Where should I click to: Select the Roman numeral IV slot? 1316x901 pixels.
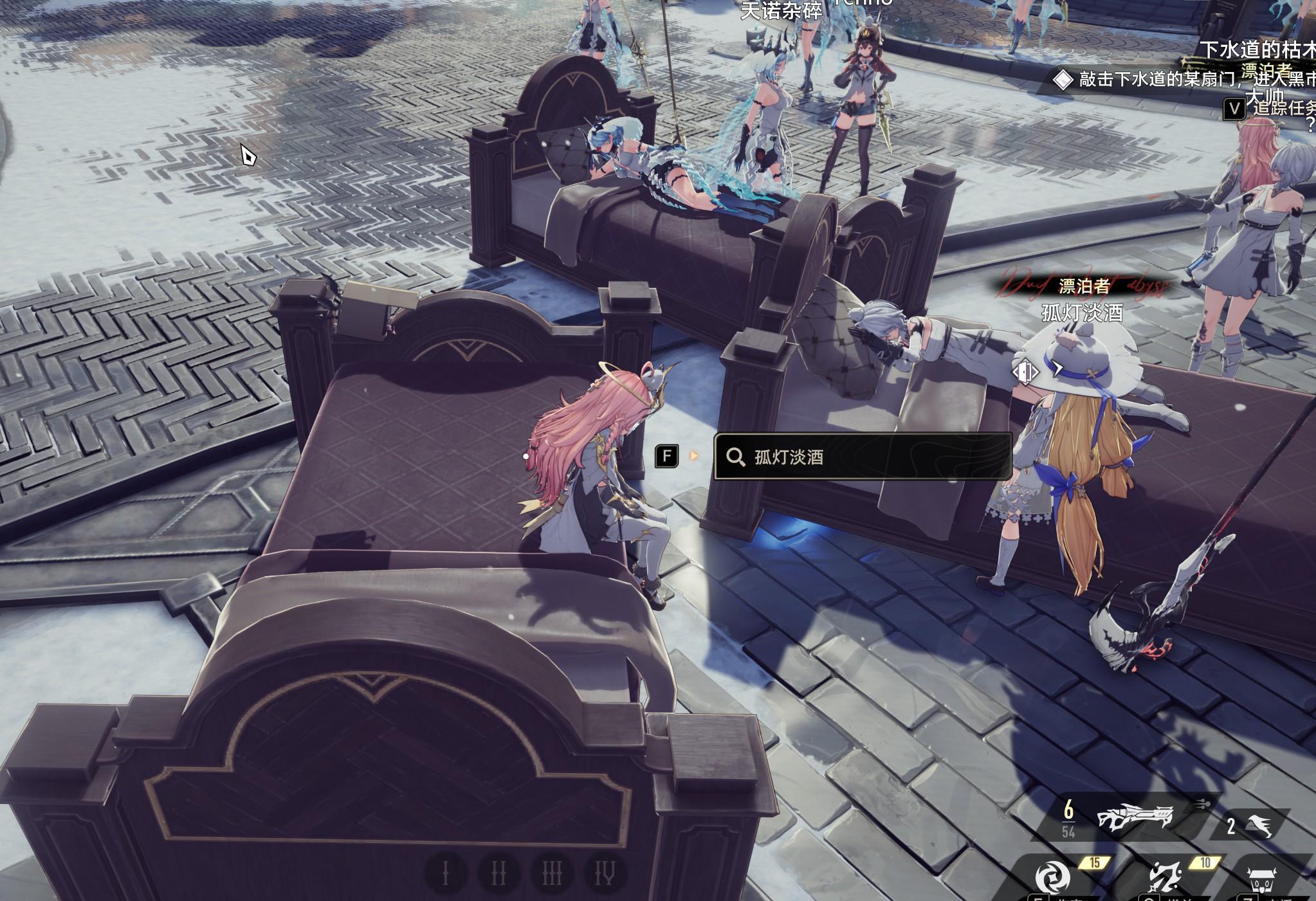(x=605, y=873)
